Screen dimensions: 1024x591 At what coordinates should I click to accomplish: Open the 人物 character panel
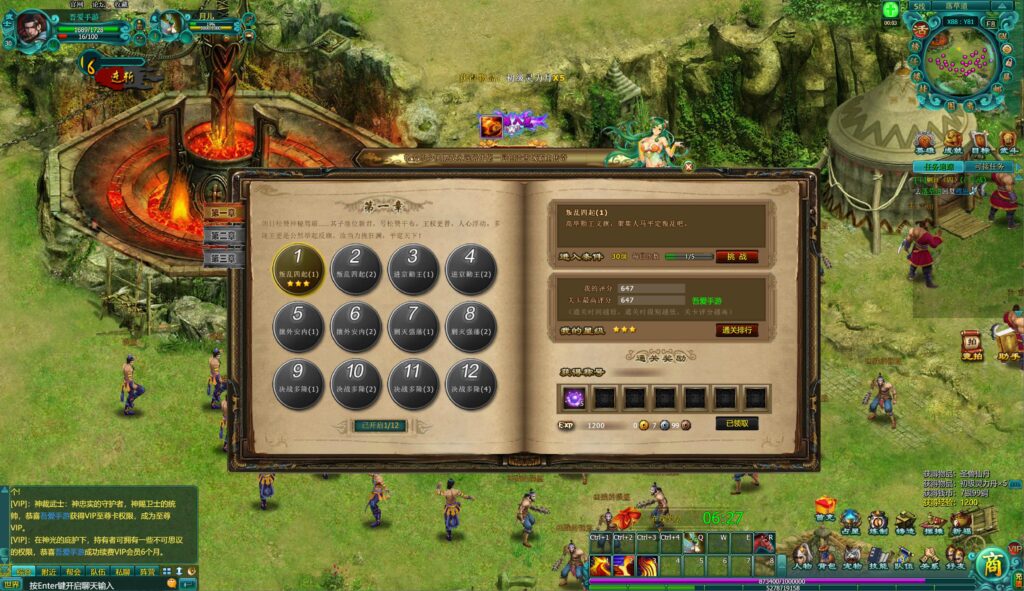(803, 556)
